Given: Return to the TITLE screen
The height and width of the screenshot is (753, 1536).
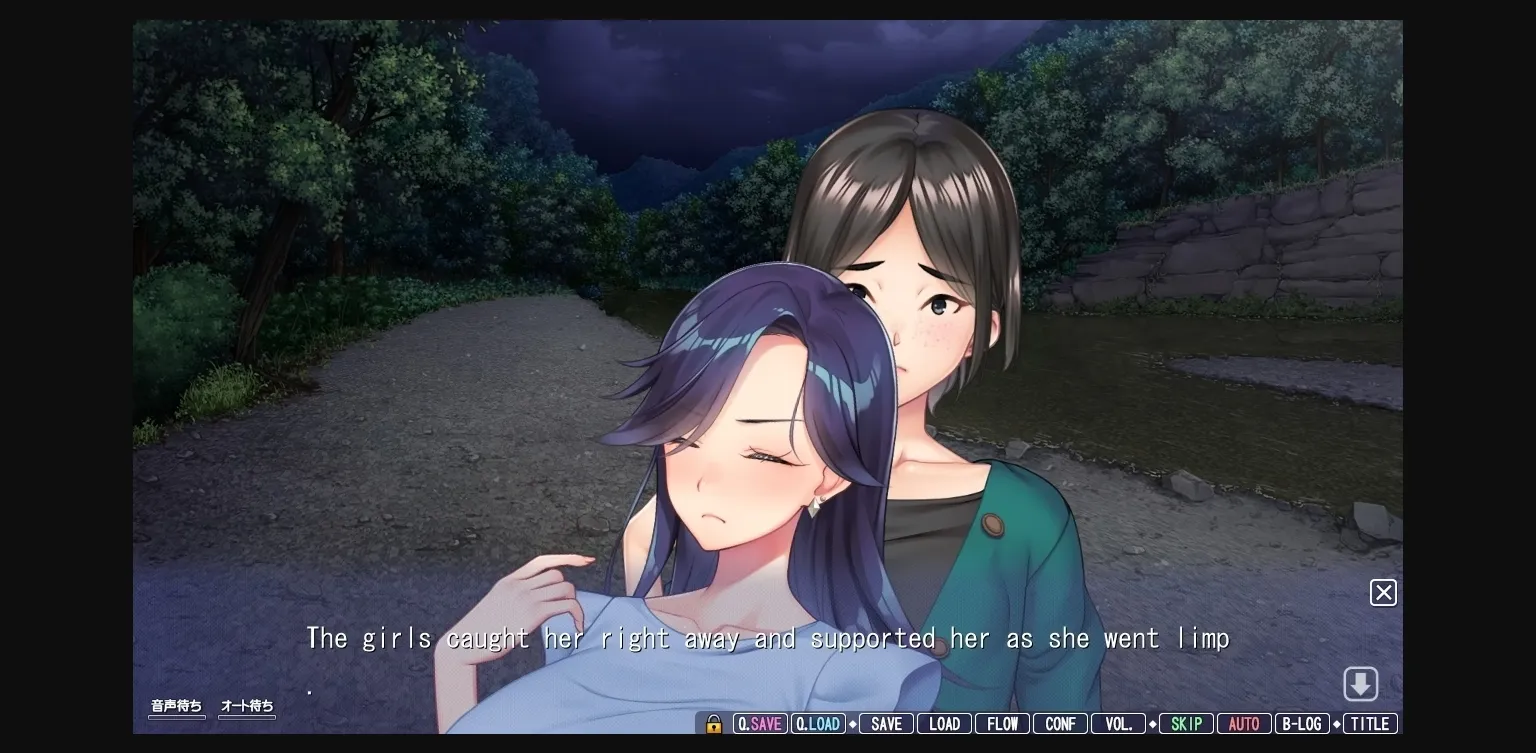Looking at the screenshot, I should pyautogui.click(x=1370, y=723).
